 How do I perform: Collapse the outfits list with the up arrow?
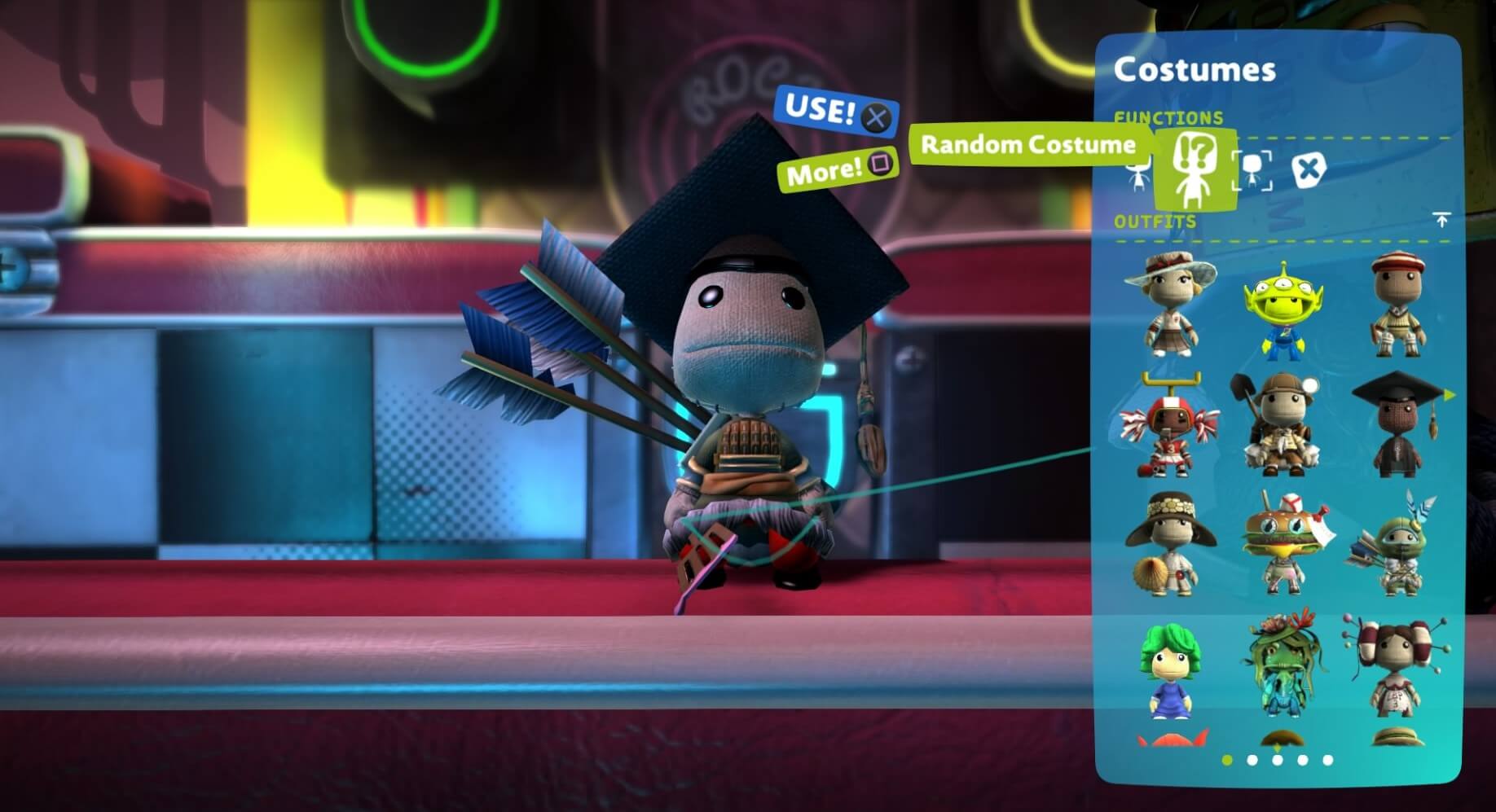pyautogui.click(x=1442, y=219)
